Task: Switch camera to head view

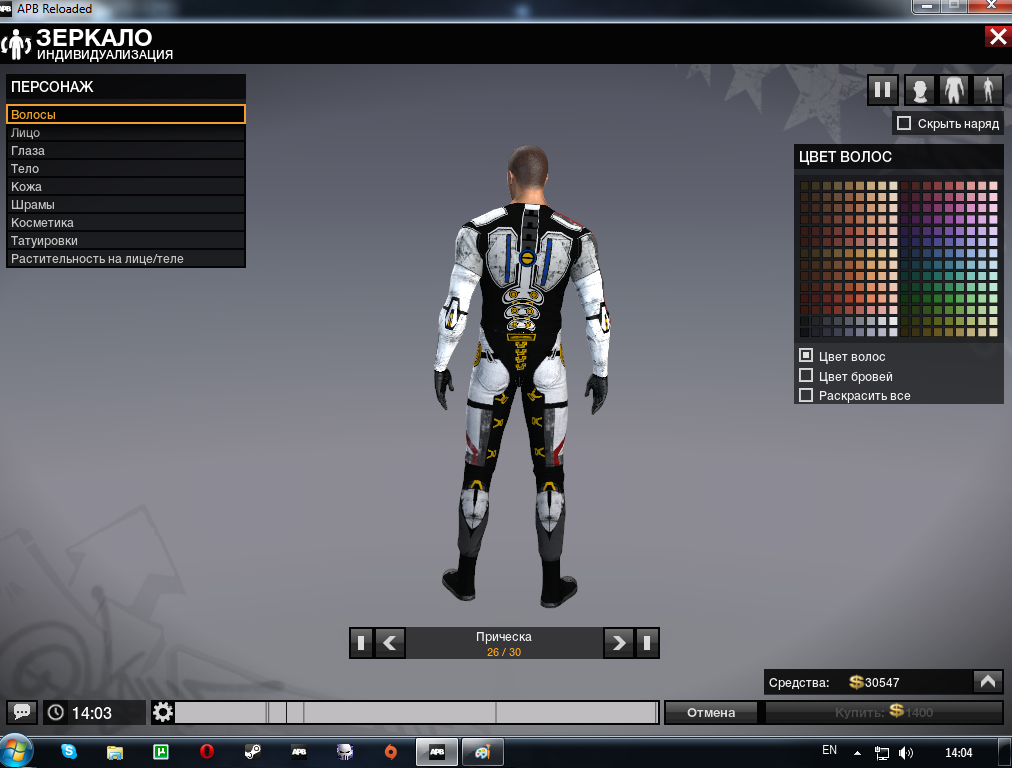Action: point(919,90)
